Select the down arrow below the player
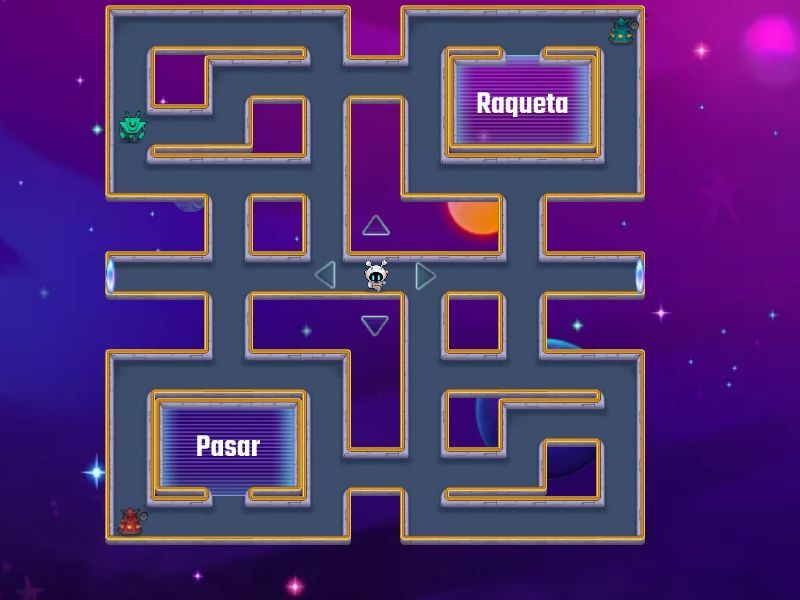800x600 pixels. coord(375,325)
